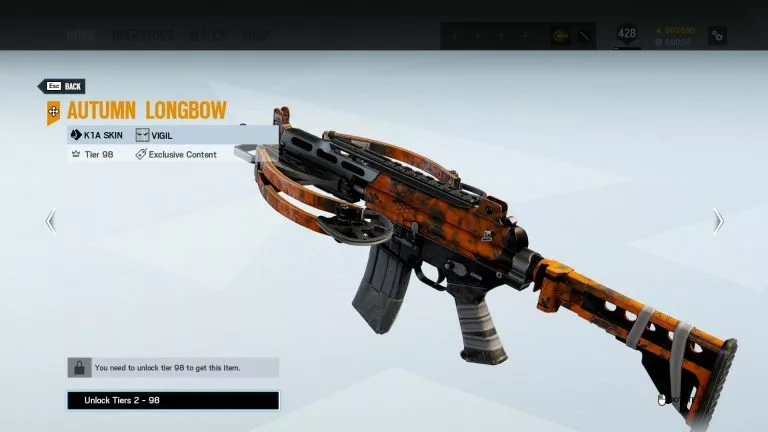The image size is (768, 432).
Task: Select the level 428 player badge
Action: 627,35
